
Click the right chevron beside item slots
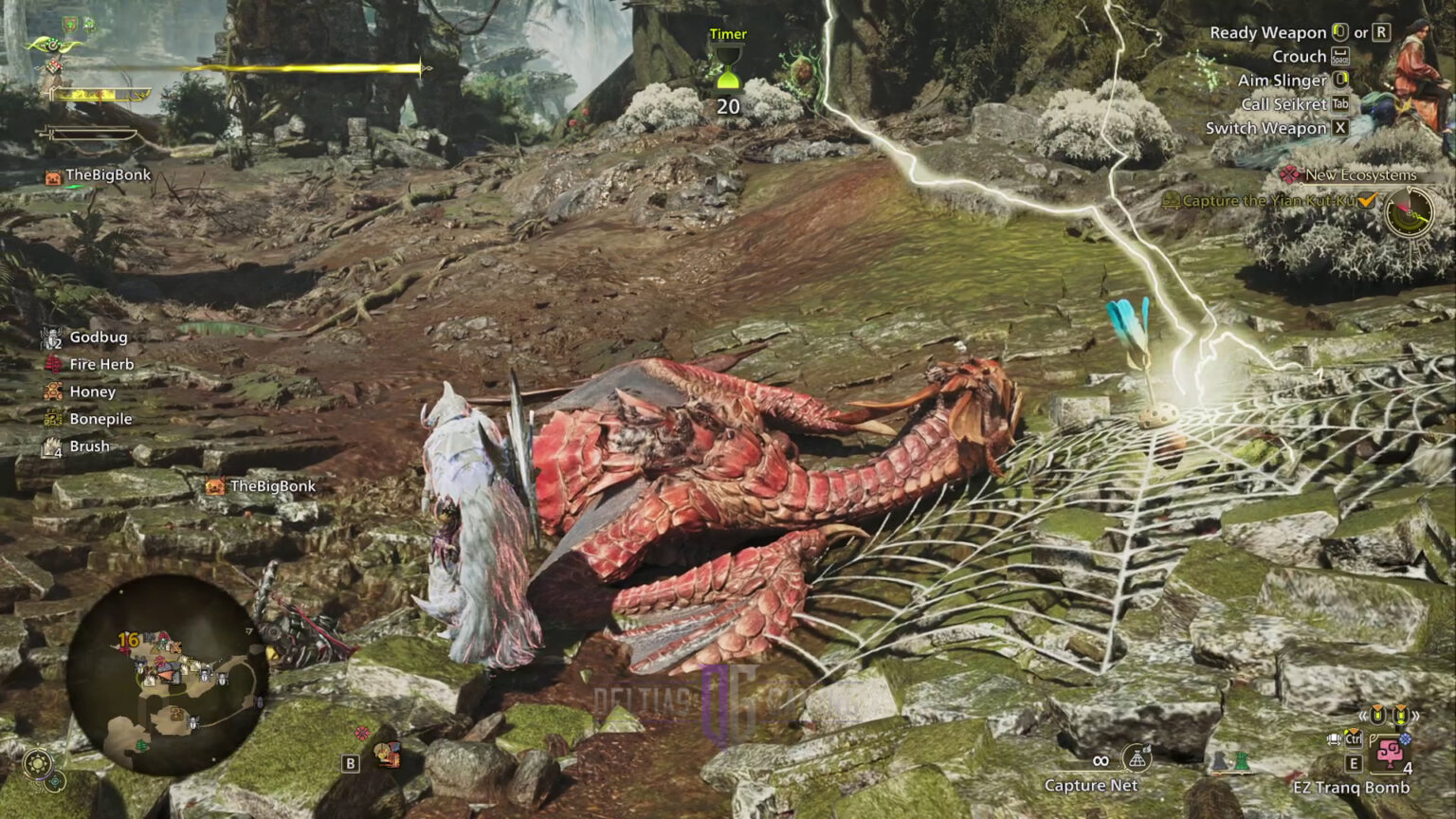[1416, 716]
